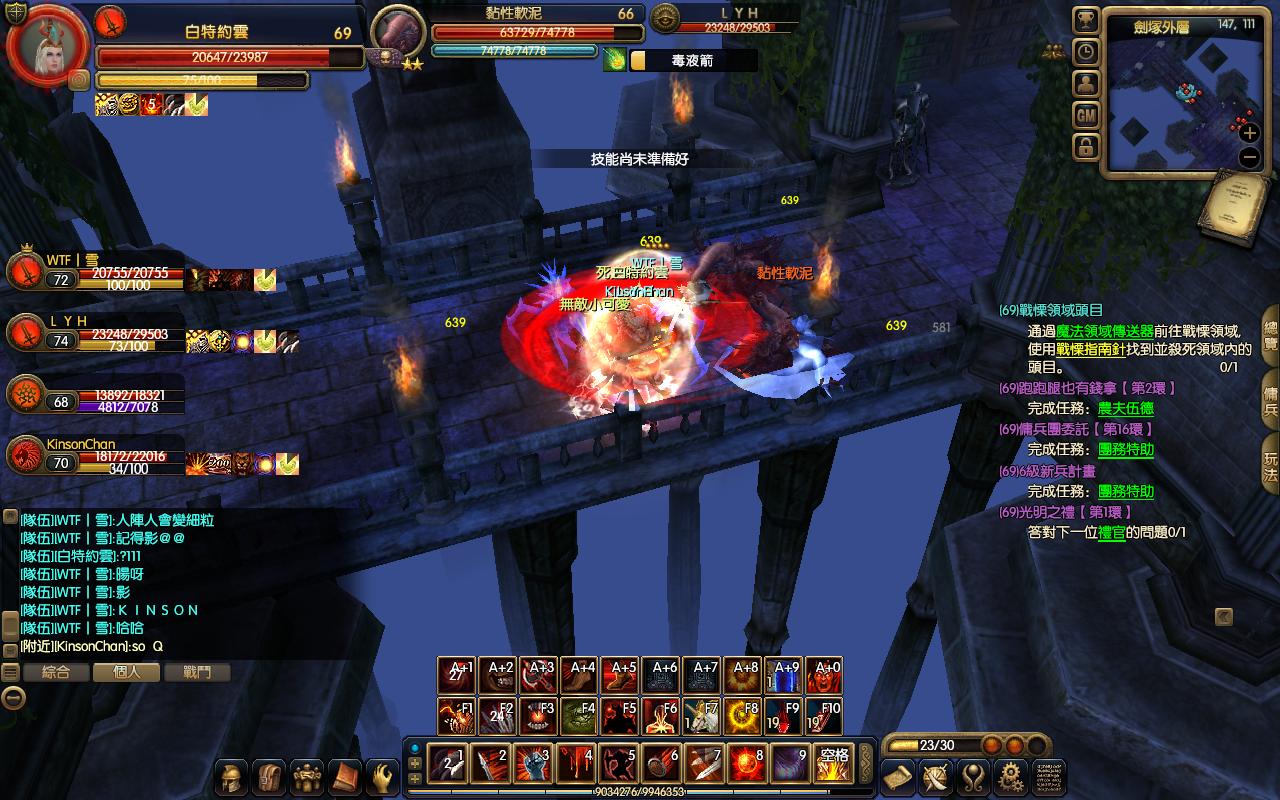Screen dimensions: 1280x800
Task: Open the gears settings menu
Action: tap(1011, 776)
